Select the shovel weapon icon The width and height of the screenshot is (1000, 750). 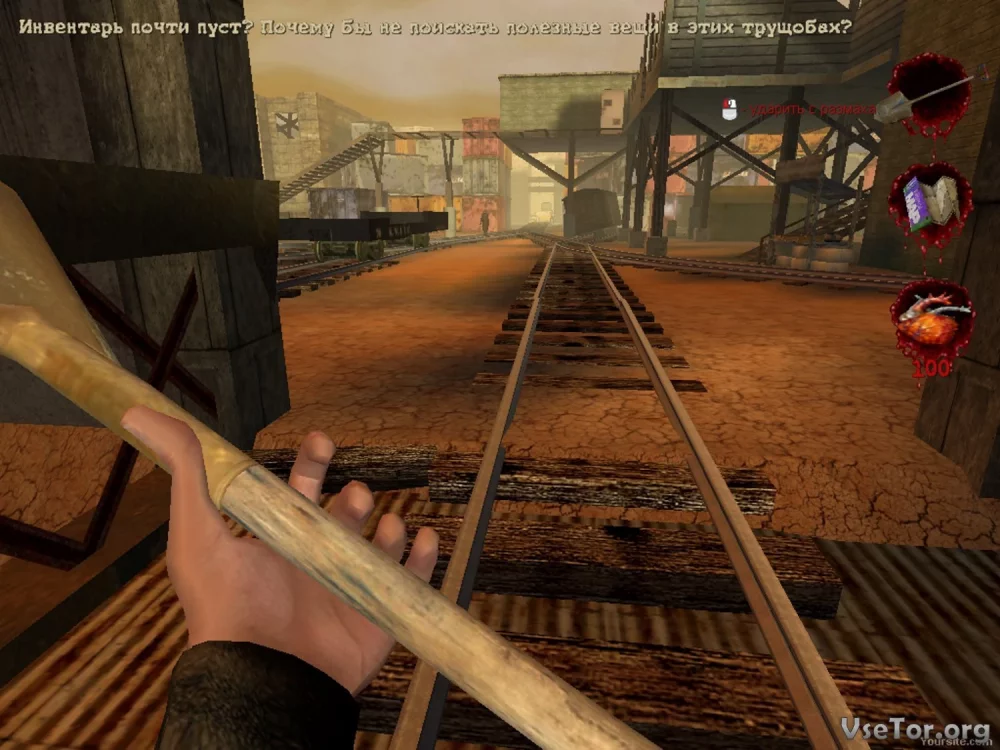[x=927, y=93]
